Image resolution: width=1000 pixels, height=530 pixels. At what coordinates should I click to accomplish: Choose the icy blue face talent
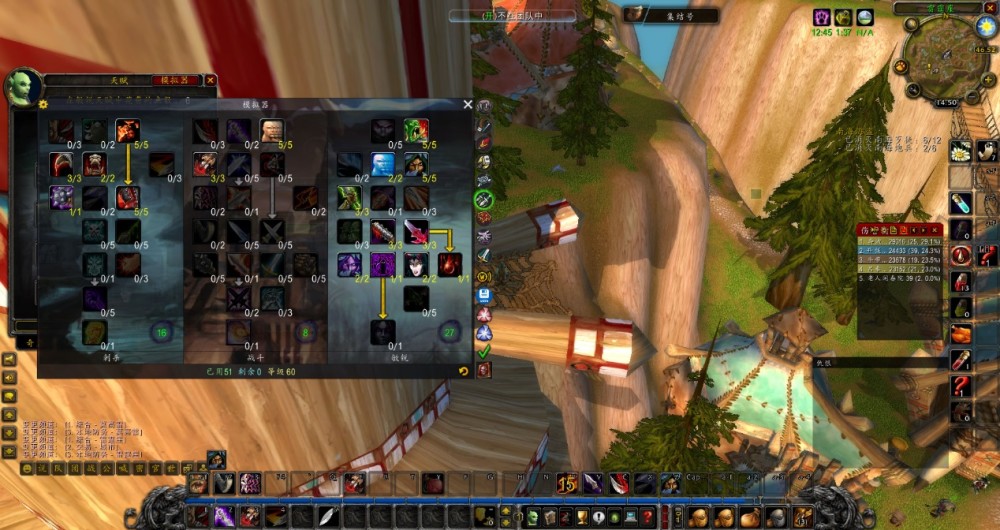point(383,164)
